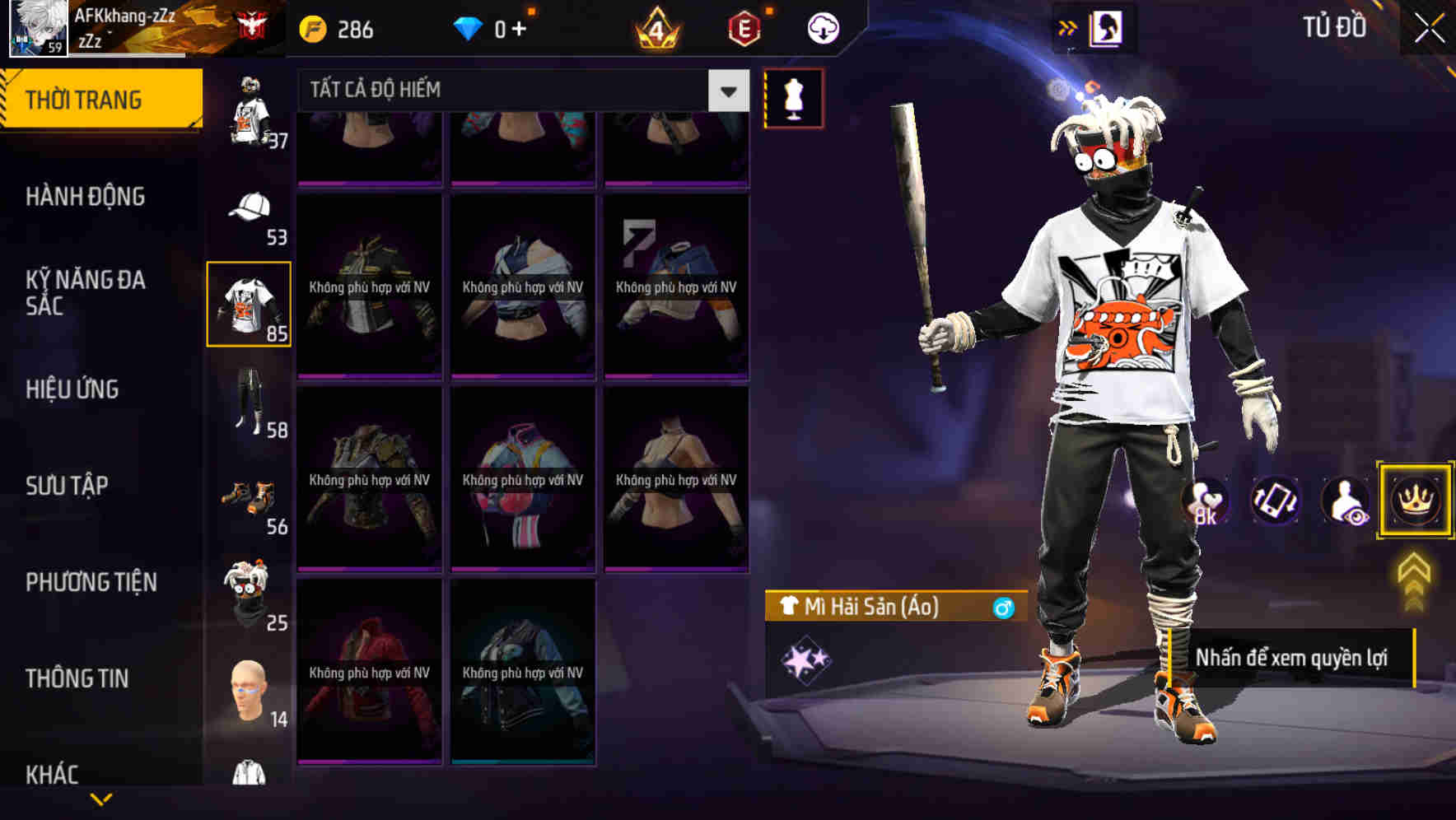Select the currently equipped Mì Hải Sản shirt thumbnail
Screen dimensions: 1456x820
(250, 303)
